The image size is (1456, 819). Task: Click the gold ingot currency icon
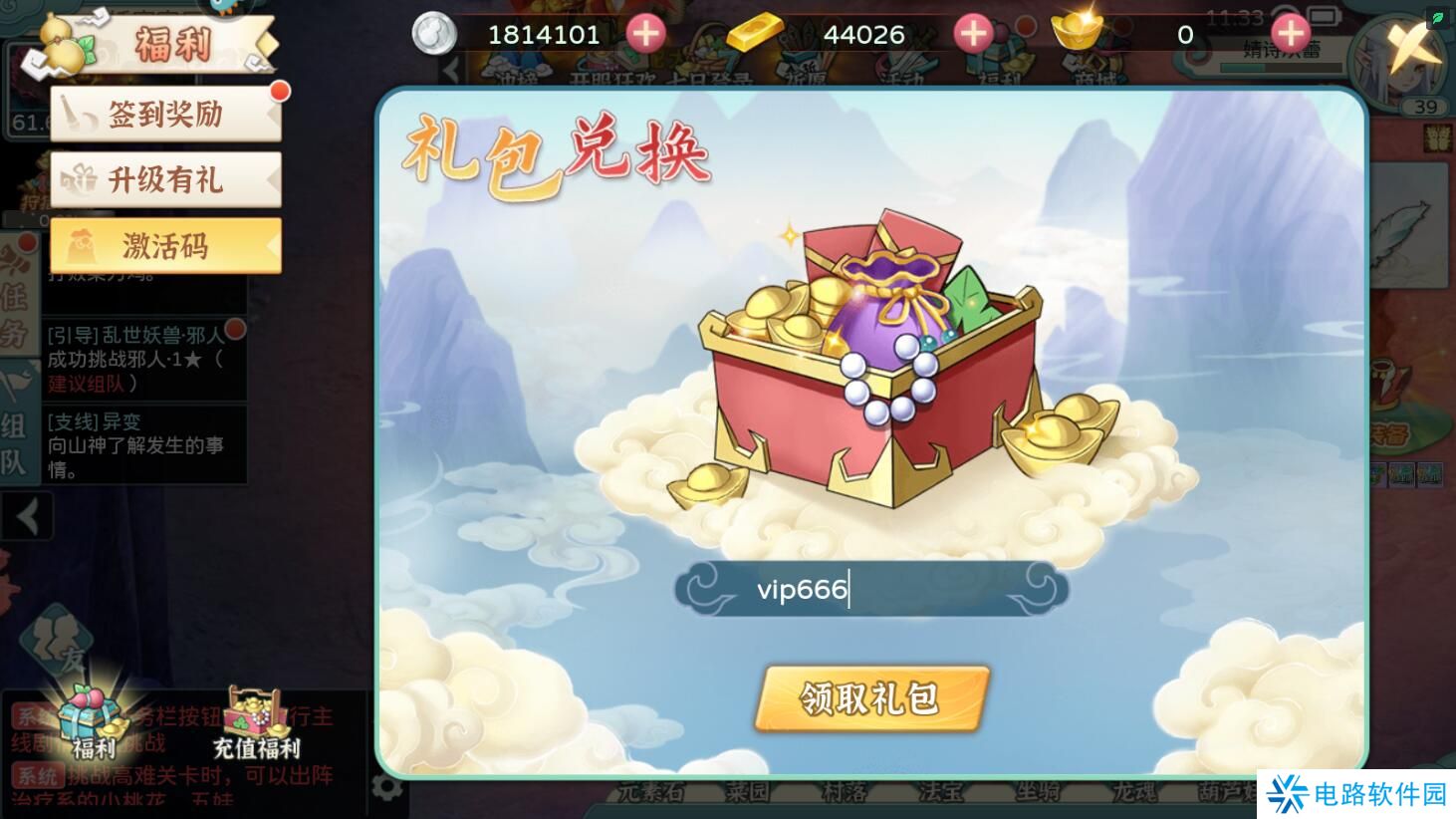point(1078,33)
